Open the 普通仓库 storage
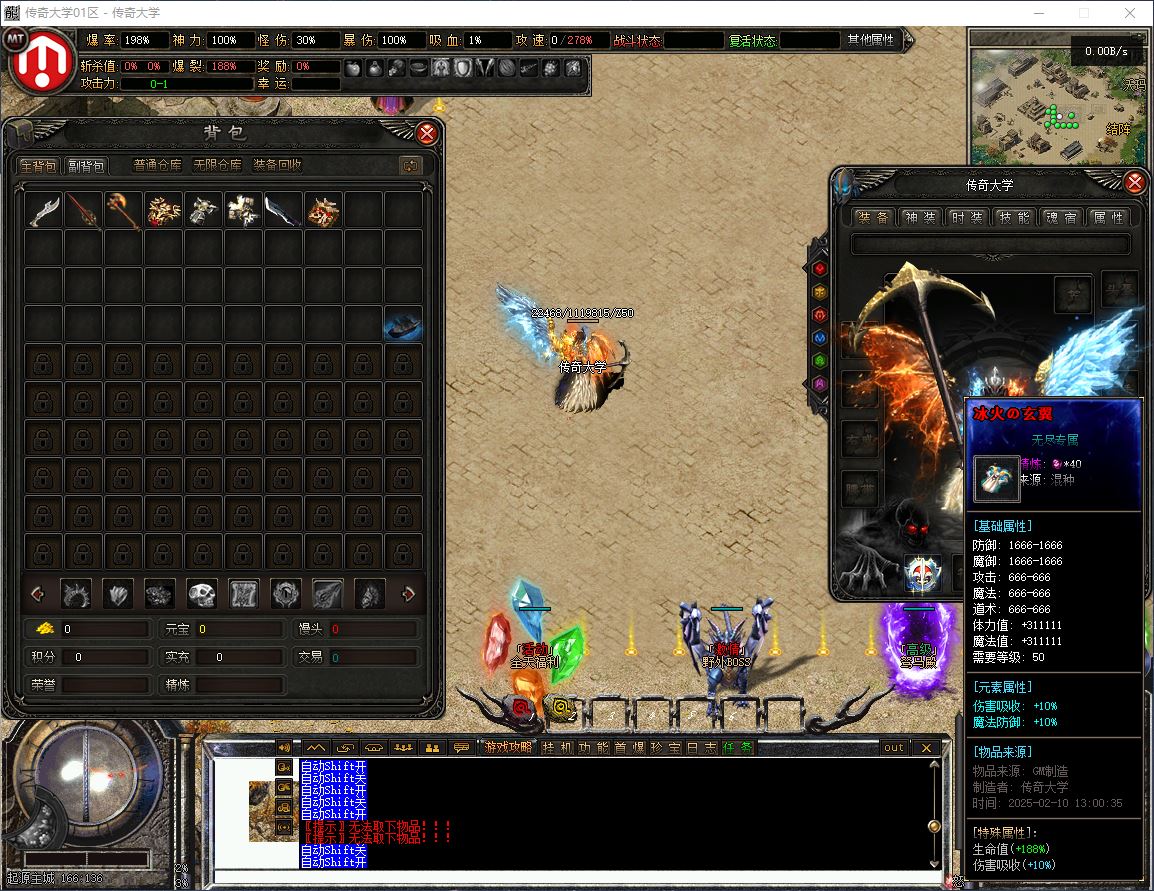The height and width of the screenshot is (891, 1154). [157, 165]
